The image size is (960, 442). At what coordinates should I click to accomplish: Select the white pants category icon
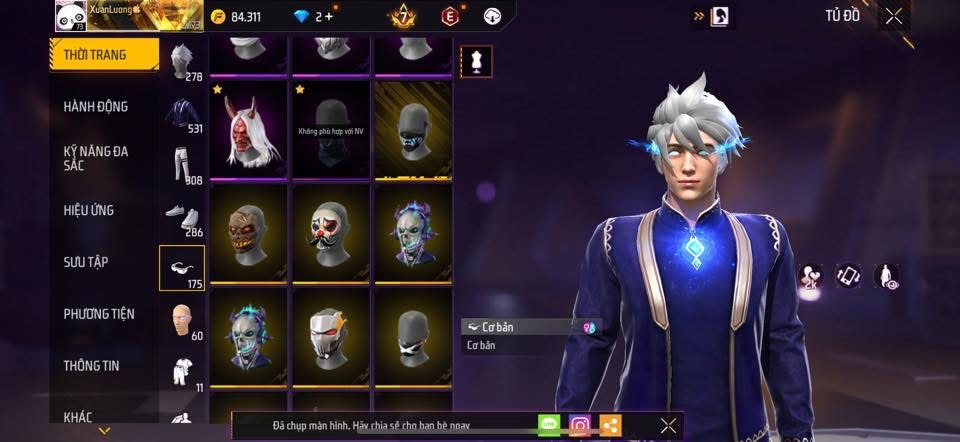point(181,164)
